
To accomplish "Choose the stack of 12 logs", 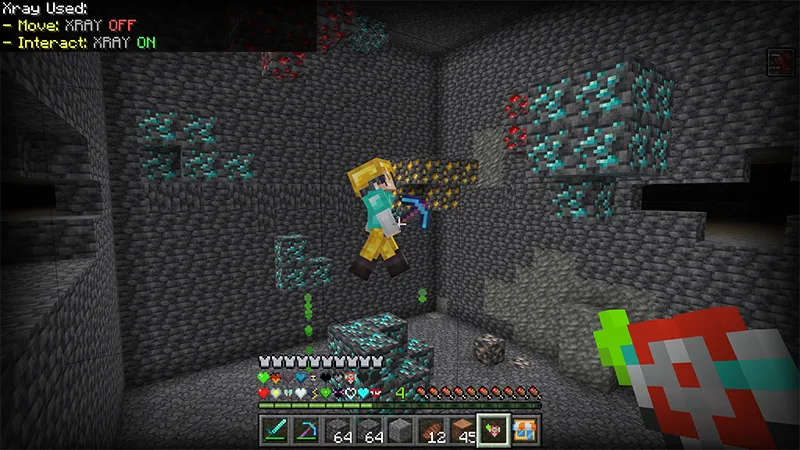I will pos(432,431).
